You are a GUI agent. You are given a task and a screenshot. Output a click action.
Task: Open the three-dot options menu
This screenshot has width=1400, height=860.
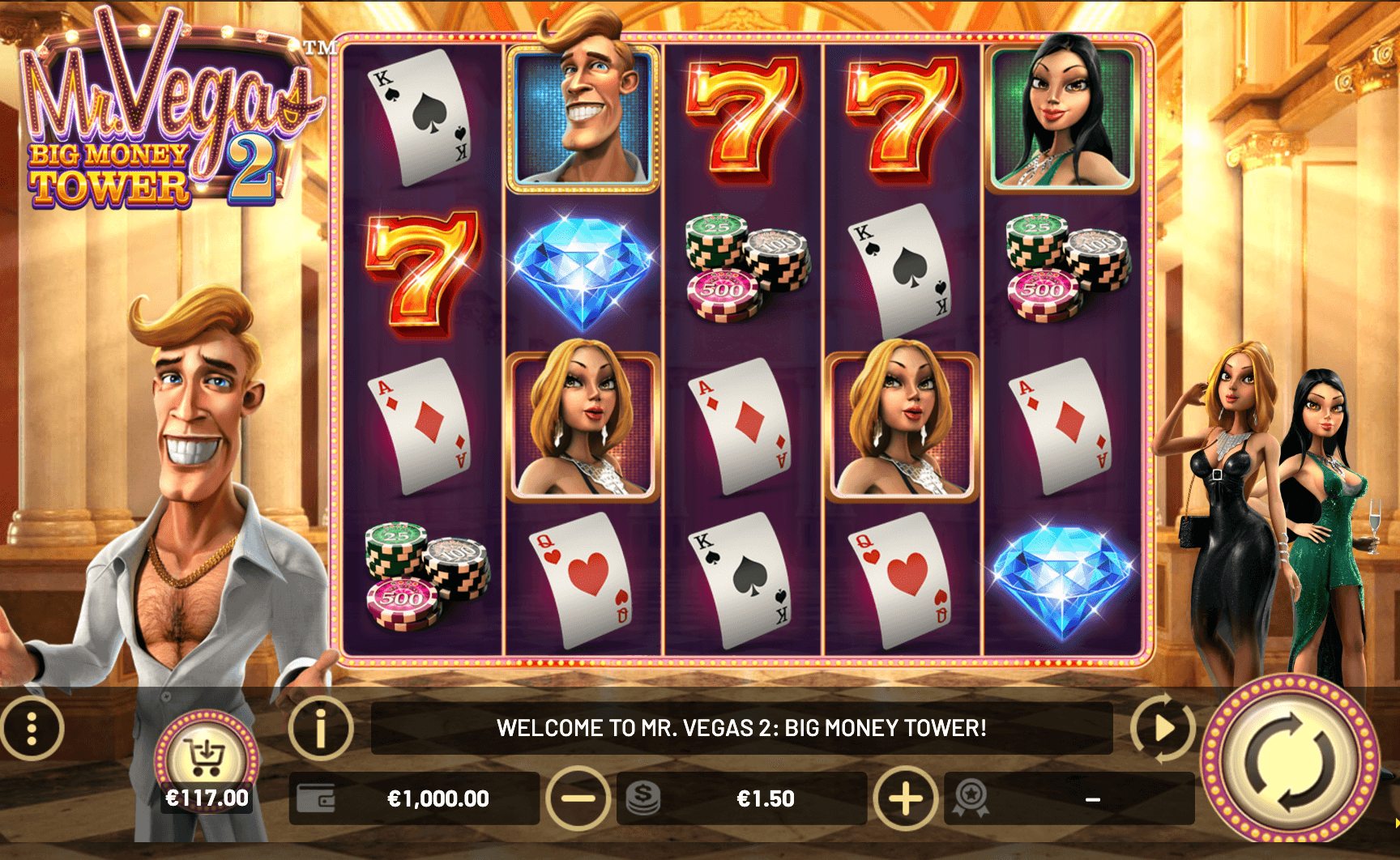pos(32,728)
